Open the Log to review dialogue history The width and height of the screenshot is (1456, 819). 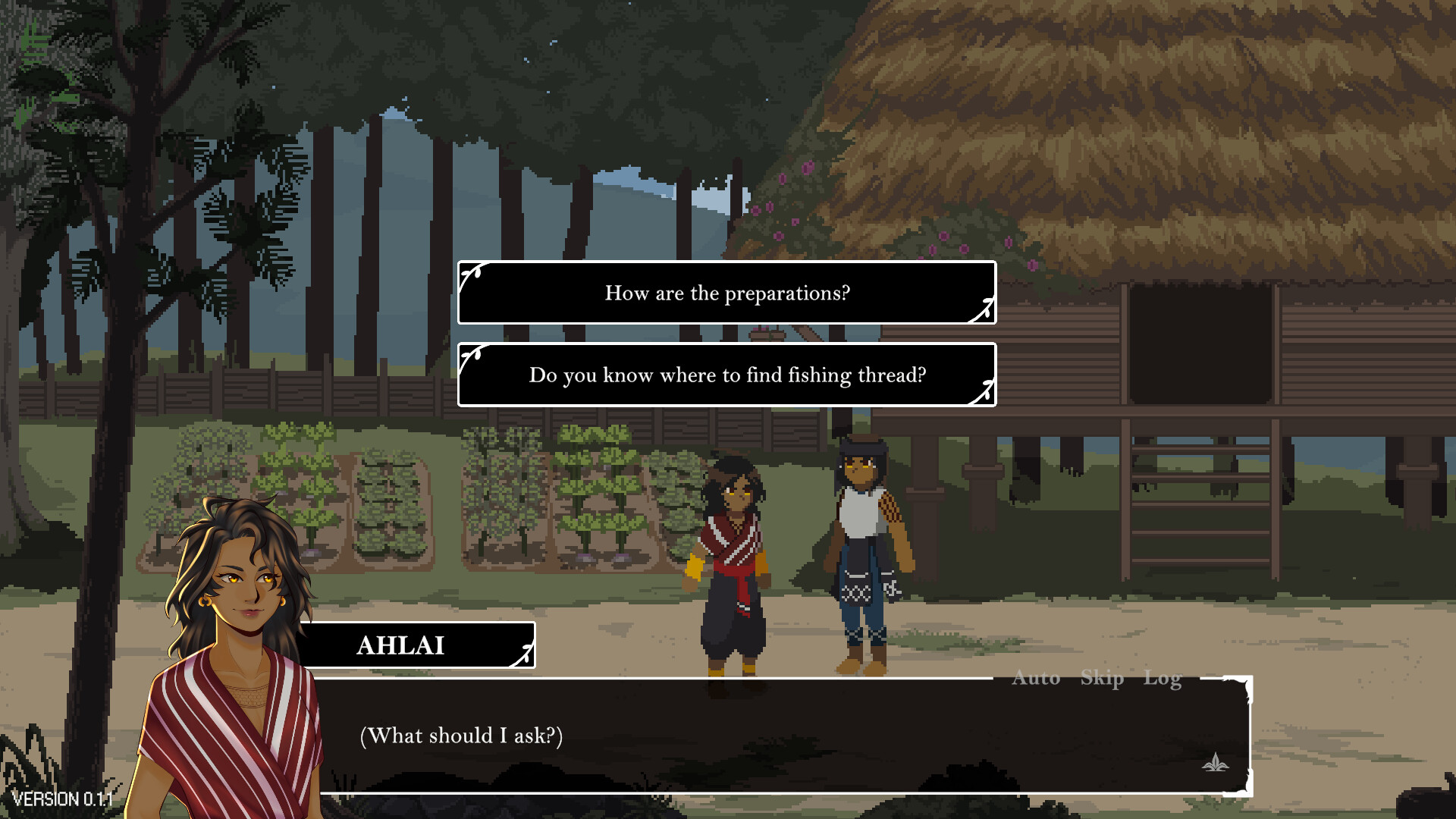(x=1162, y=679)
